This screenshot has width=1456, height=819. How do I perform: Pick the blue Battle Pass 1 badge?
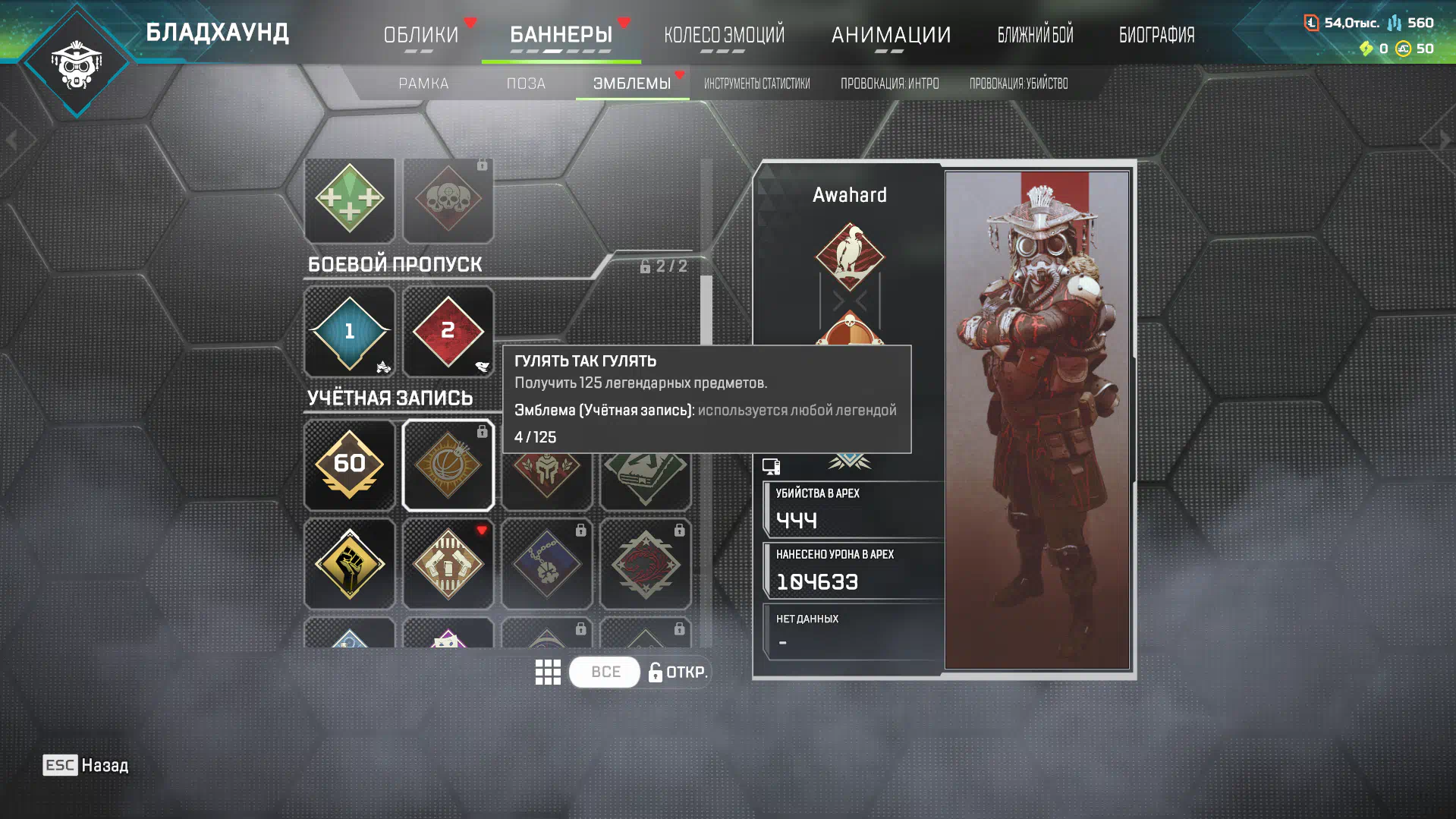click(349, 332)
